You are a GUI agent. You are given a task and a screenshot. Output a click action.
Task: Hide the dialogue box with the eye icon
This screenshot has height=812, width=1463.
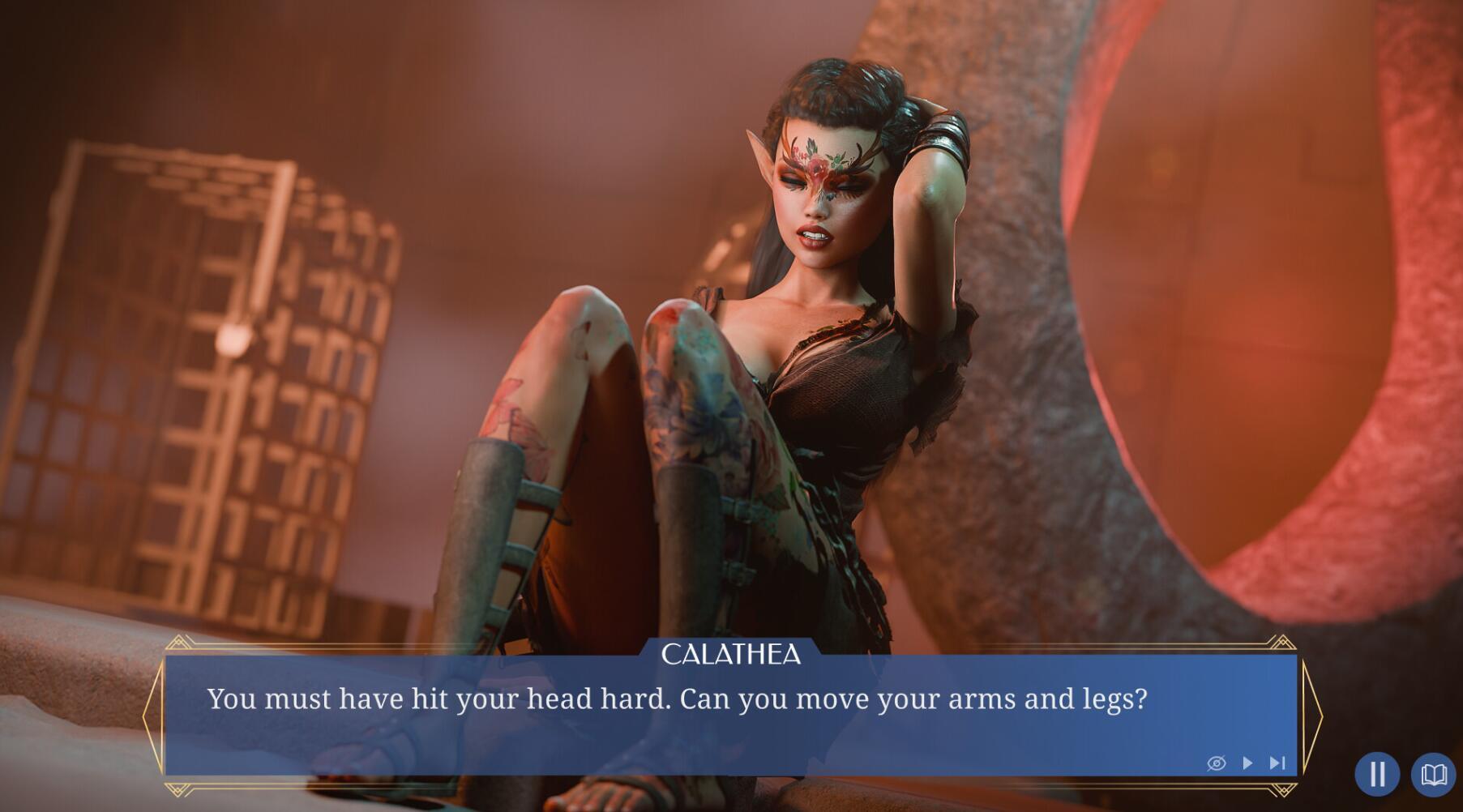(1216, 763)
